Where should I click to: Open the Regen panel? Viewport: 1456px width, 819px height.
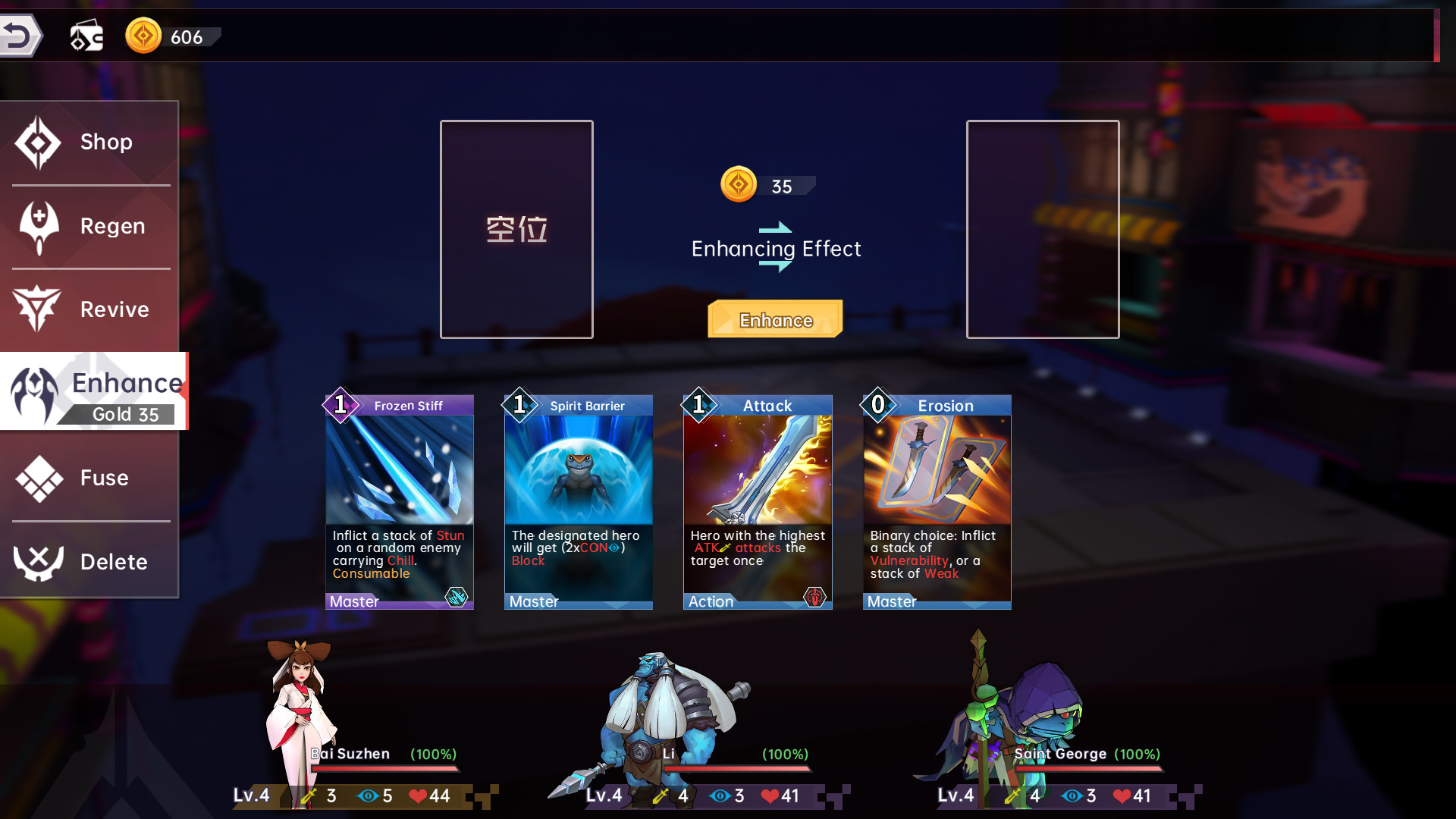point(39,225)
